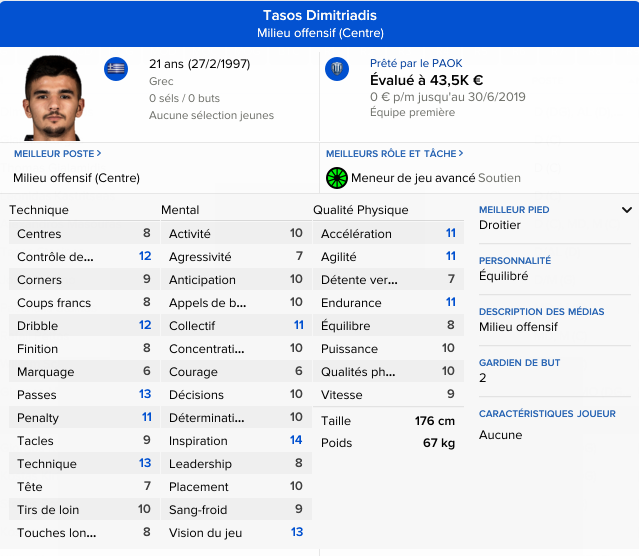Select the Inspiration attribute row
The height and width of the screenshot is (556, 639).
tap(236, 441)
